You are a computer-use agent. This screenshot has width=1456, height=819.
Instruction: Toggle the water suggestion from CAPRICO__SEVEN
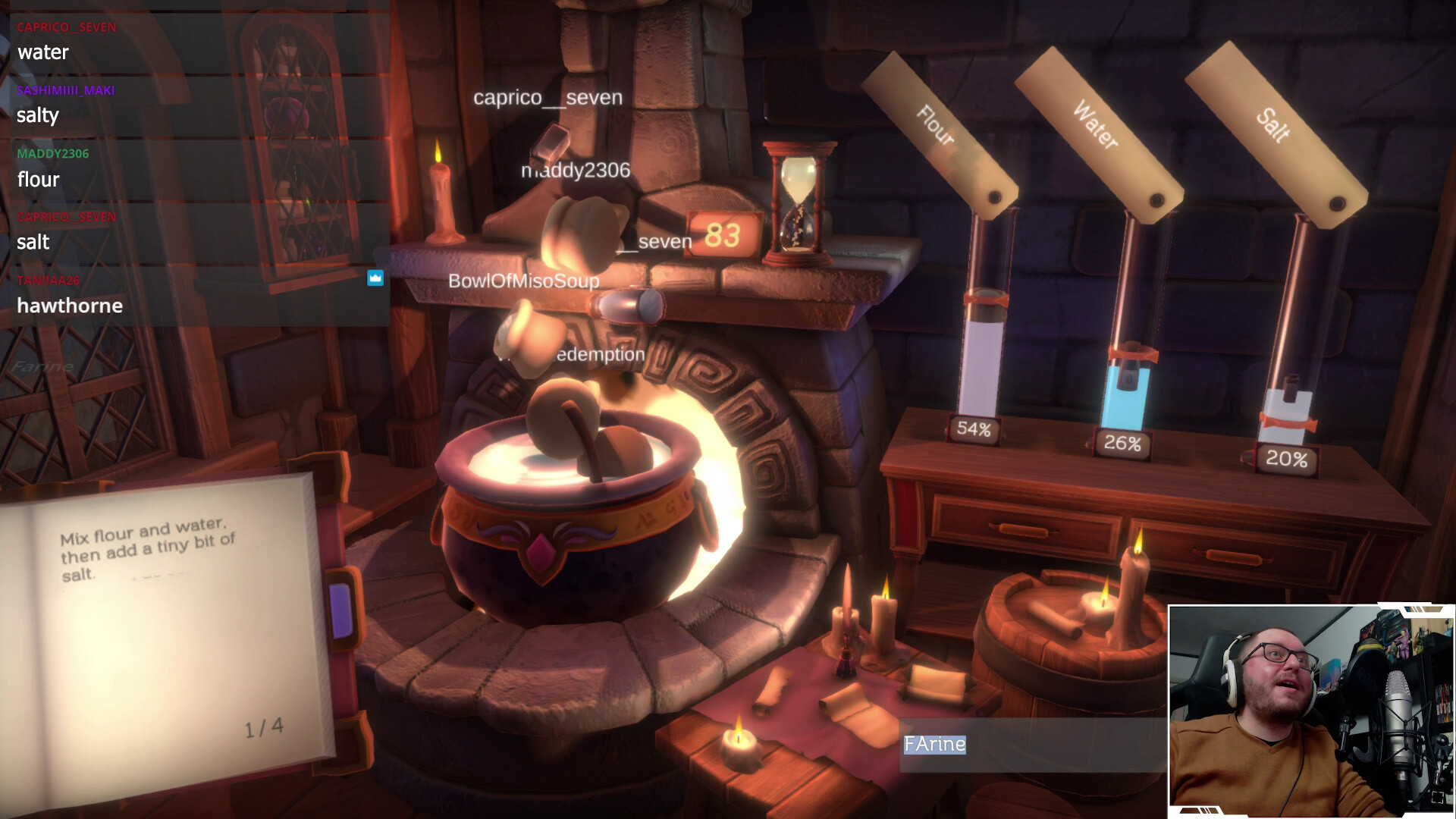point(42,53)
